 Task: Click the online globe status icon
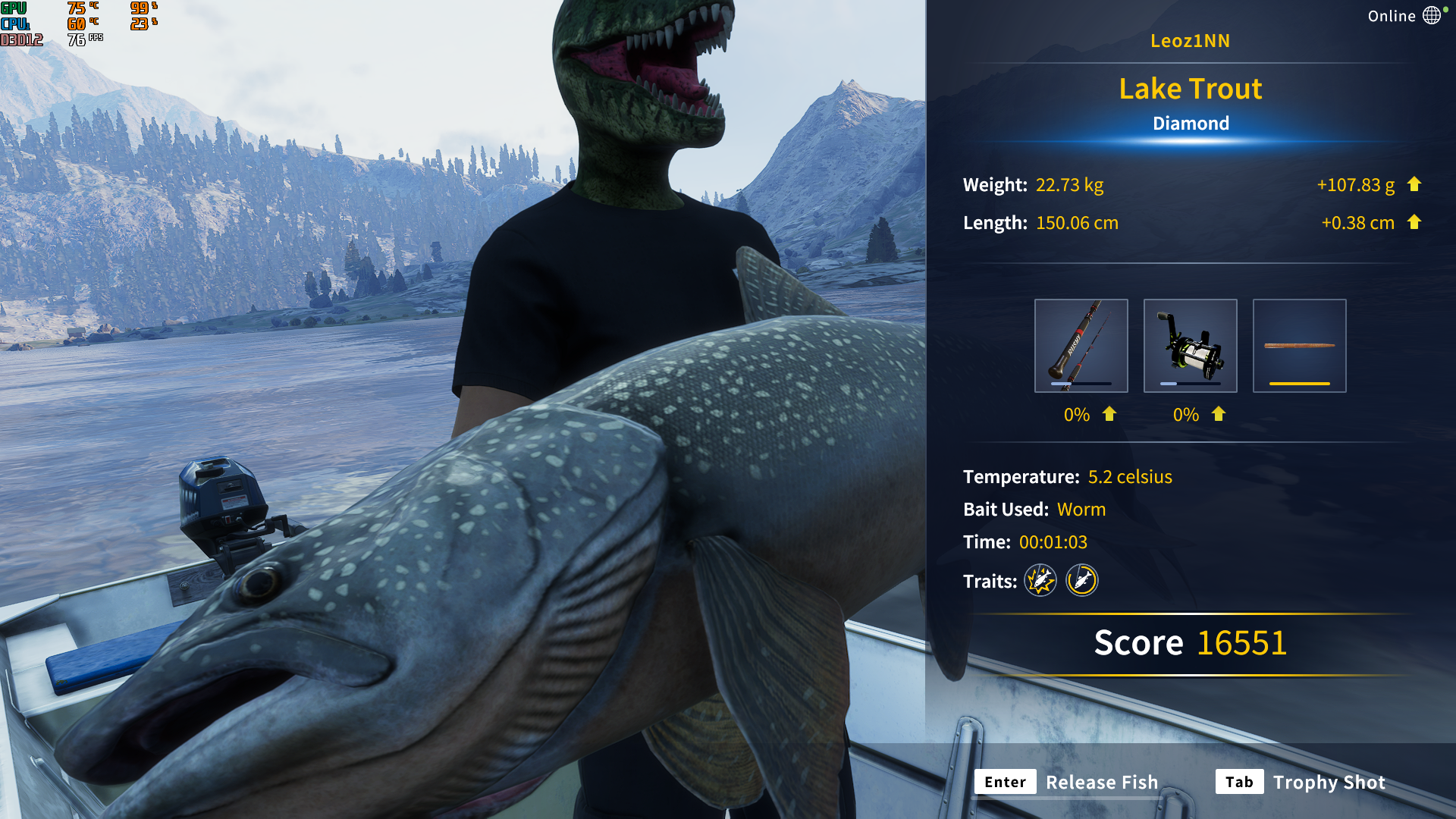1432,15
